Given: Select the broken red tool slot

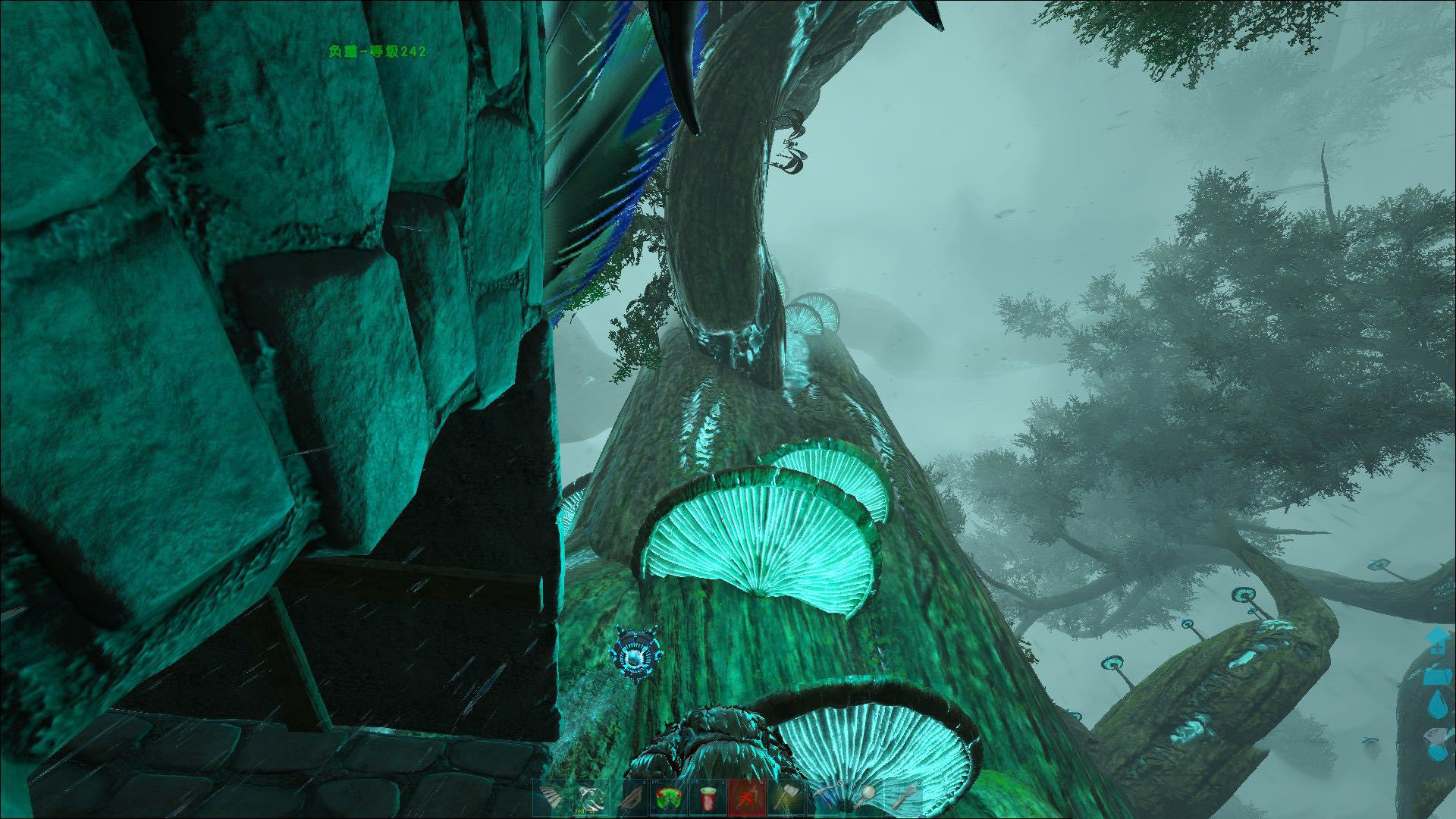Looking at the screenshot, I should (746, 799).
